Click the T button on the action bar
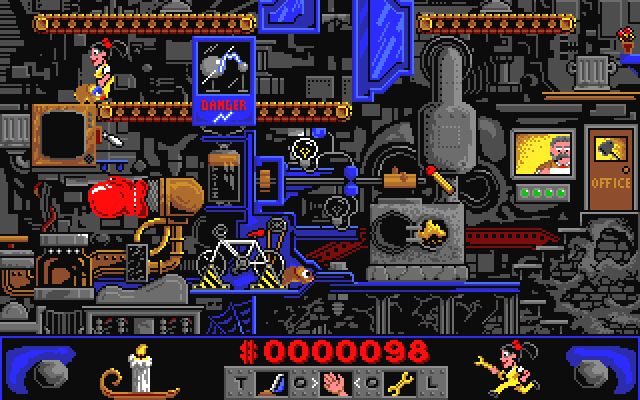Image resolution: width=640 pixels, height=400 pixels. tap(239, 380)
